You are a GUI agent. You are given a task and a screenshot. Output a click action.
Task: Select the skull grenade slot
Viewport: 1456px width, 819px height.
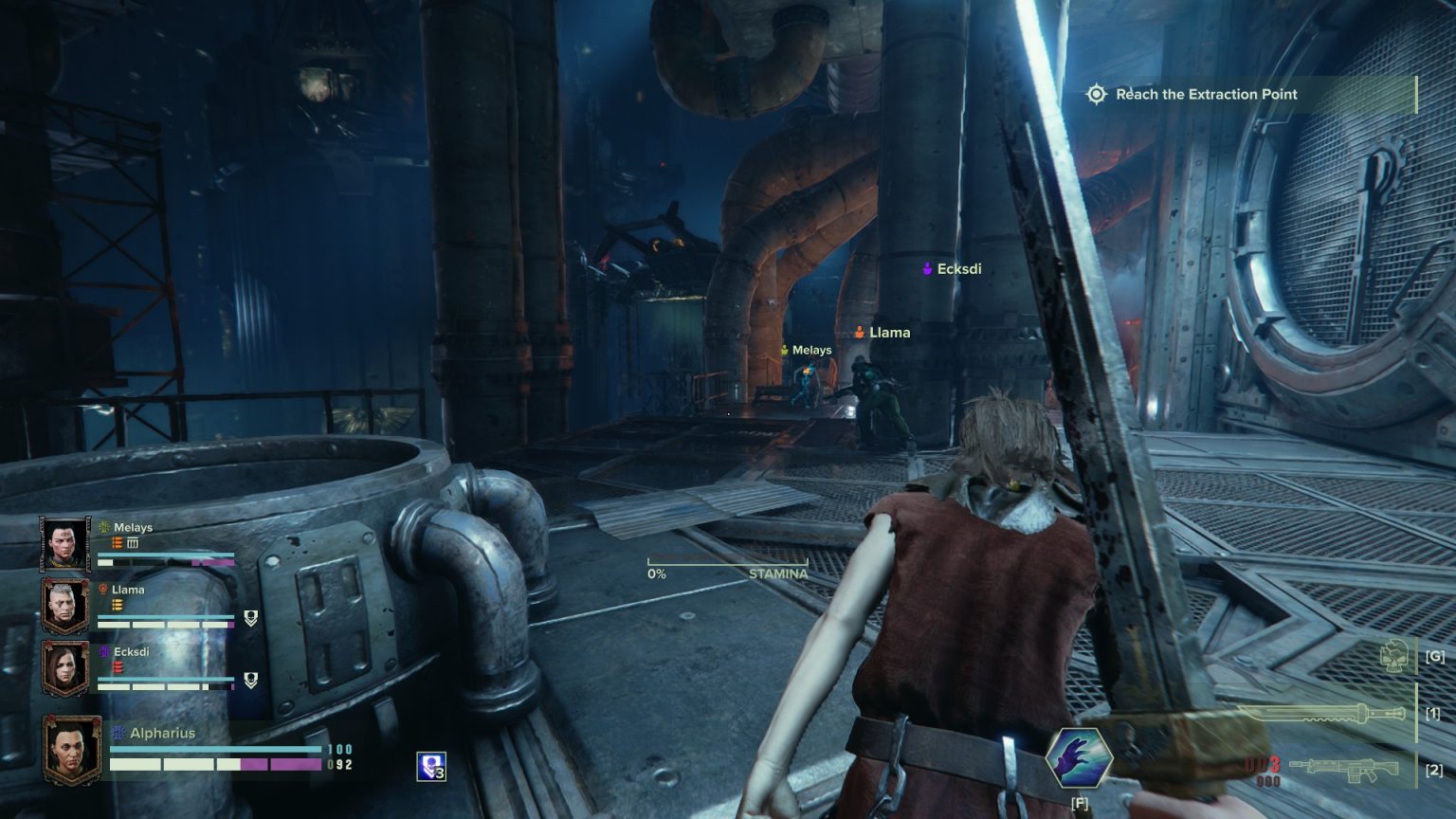[x=1393, y=656]
